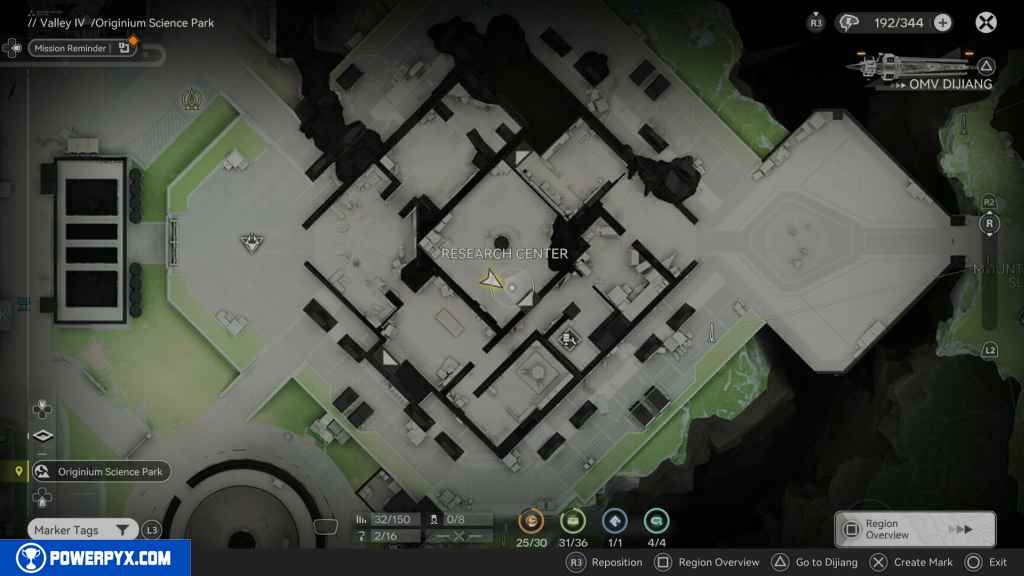This screenshot has height=576, width=1024.
Task: Select the square facility marker below Research Center
Action: tap(569, 340)
